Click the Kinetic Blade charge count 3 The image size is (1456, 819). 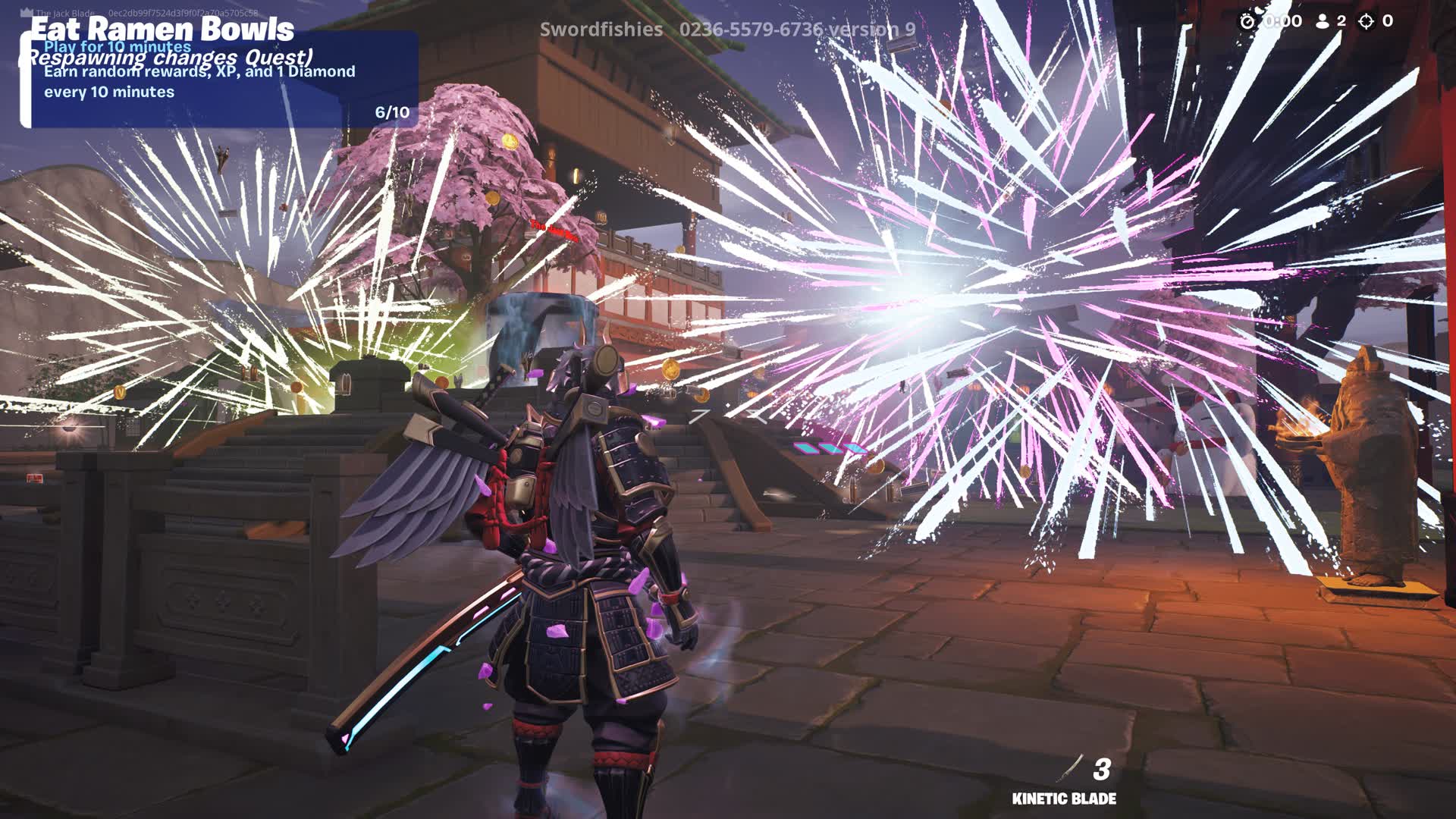pos(1101,770)
